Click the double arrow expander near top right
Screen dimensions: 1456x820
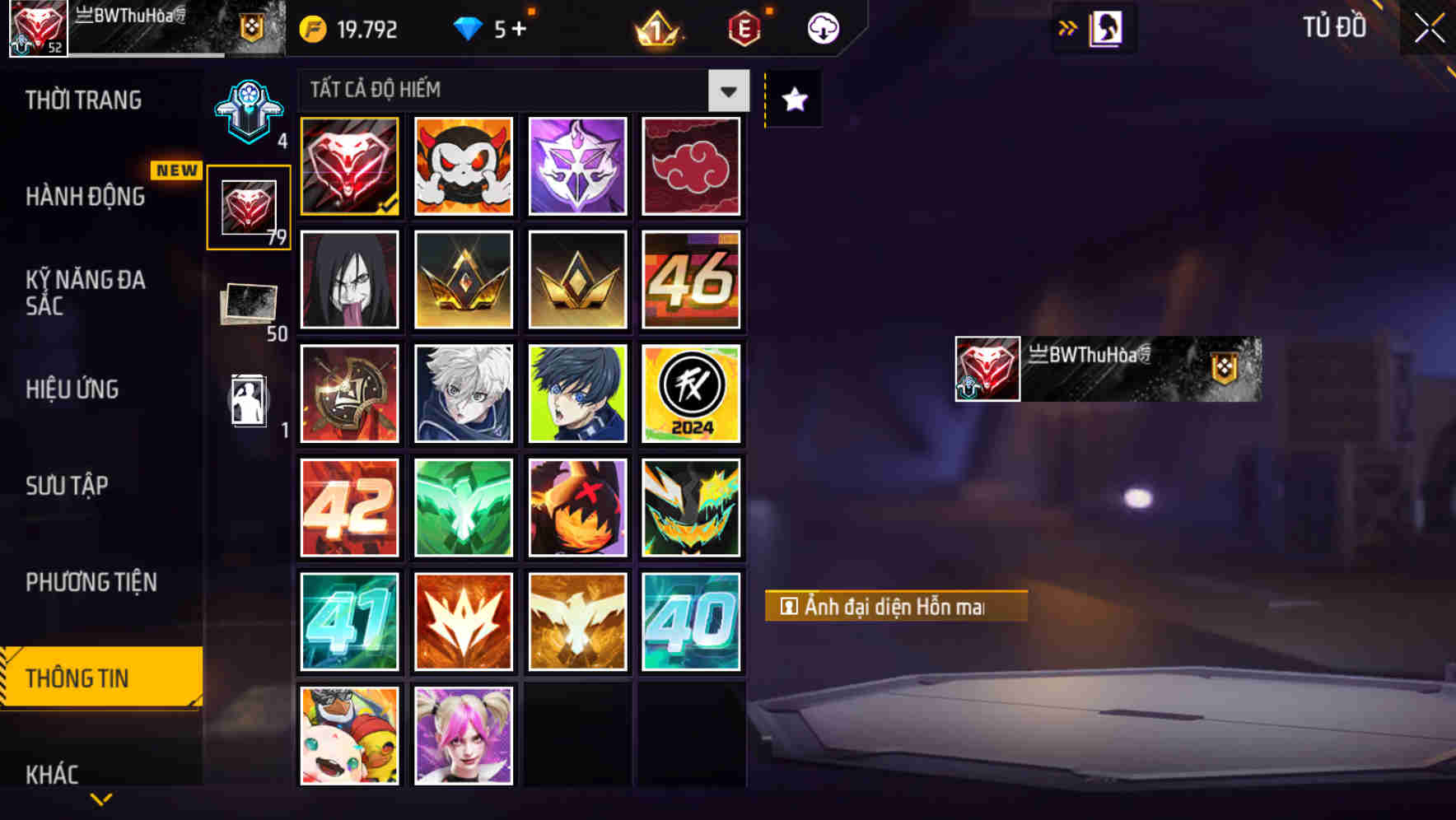(1067, 26)
